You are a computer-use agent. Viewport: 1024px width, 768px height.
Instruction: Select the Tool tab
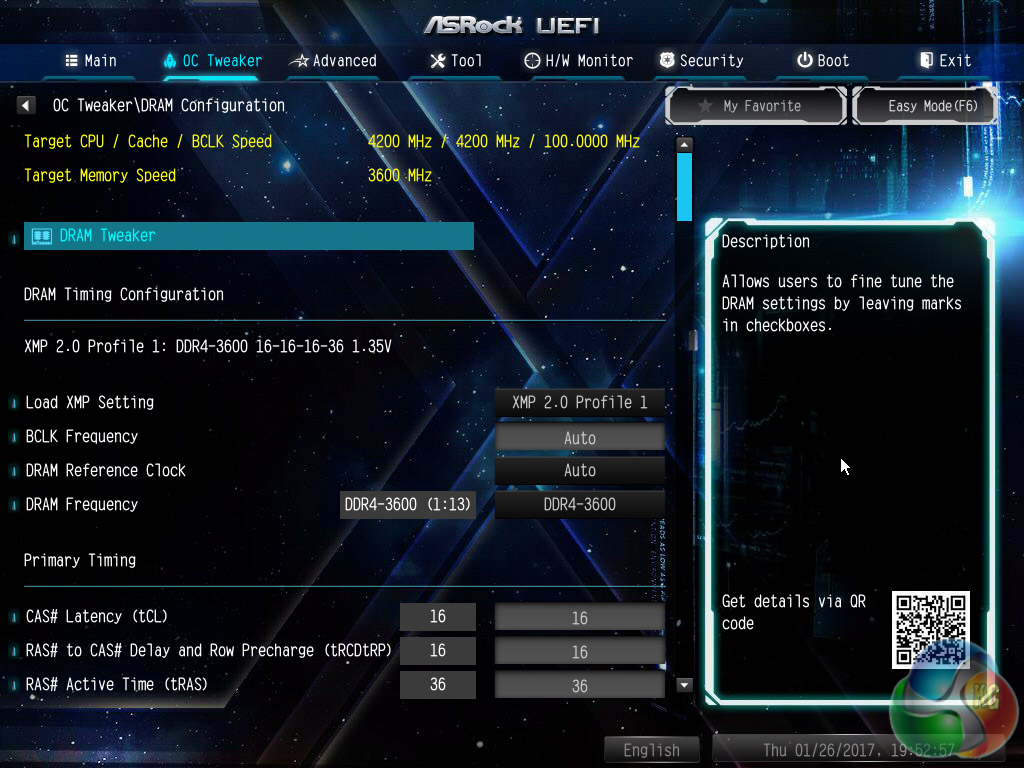click(x=456, y=61)
